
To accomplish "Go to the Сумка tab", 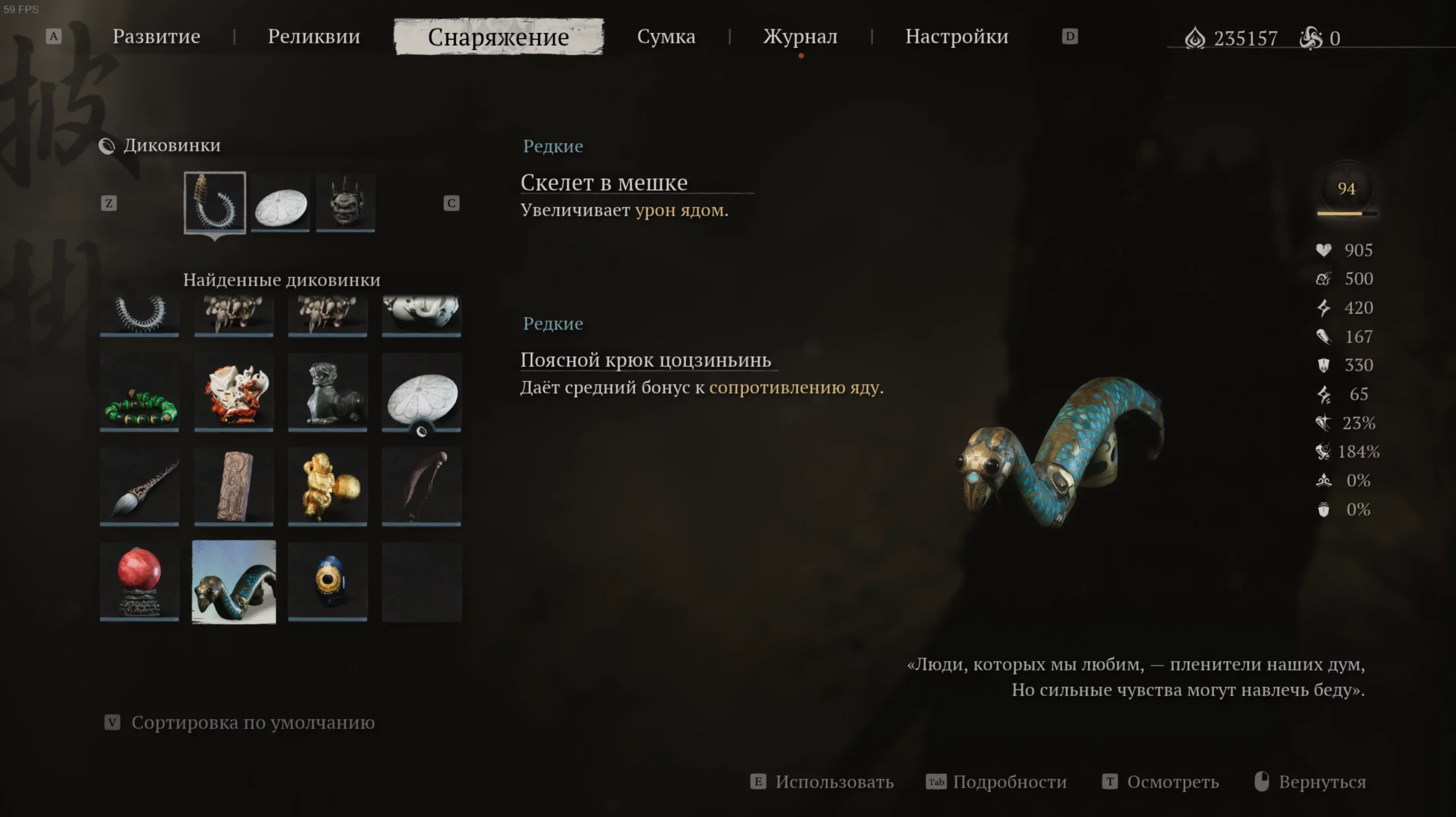I will (666, 36).
